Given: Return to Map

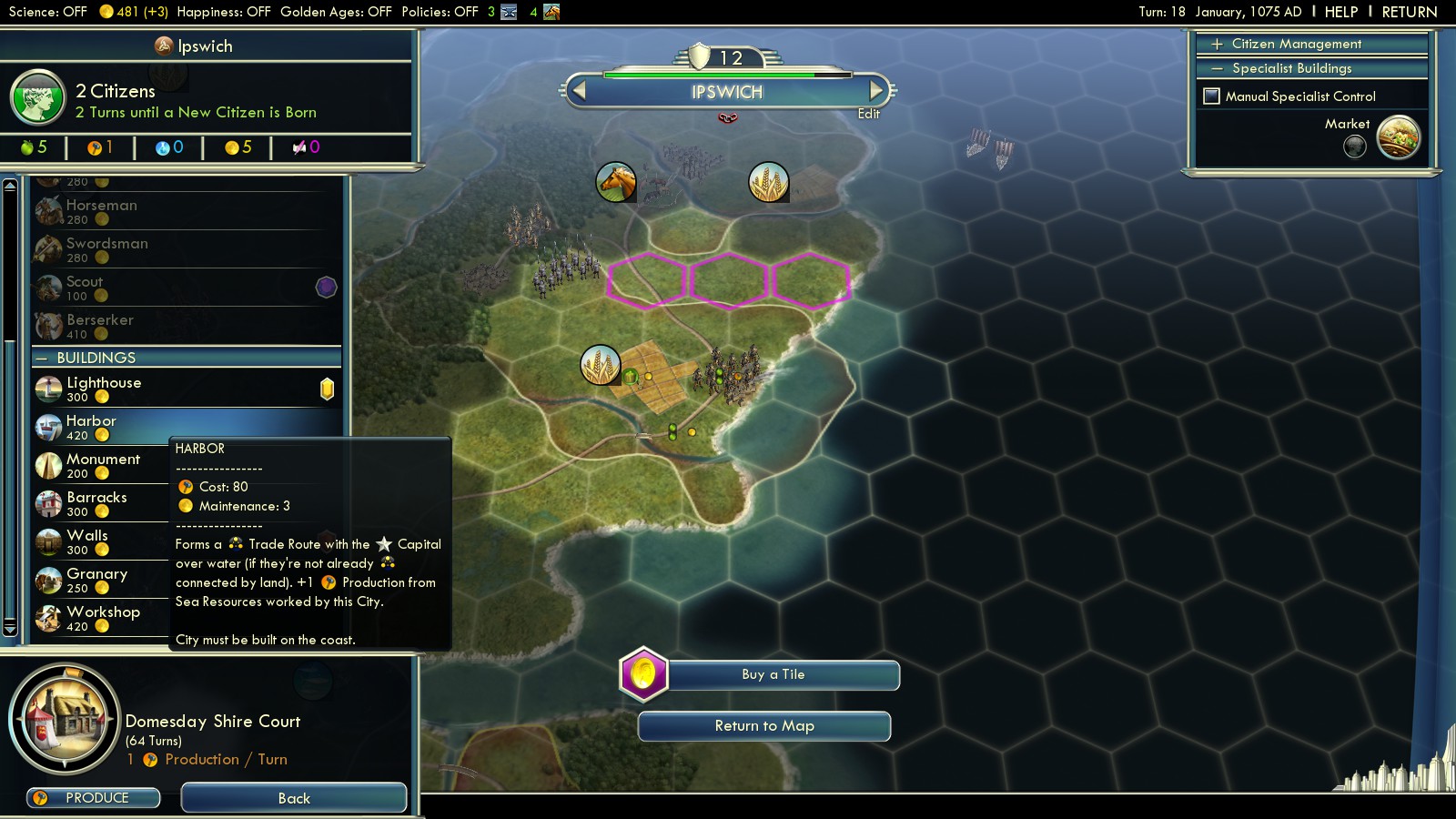Looking at the screenshot, I should (x=764, y=726).
